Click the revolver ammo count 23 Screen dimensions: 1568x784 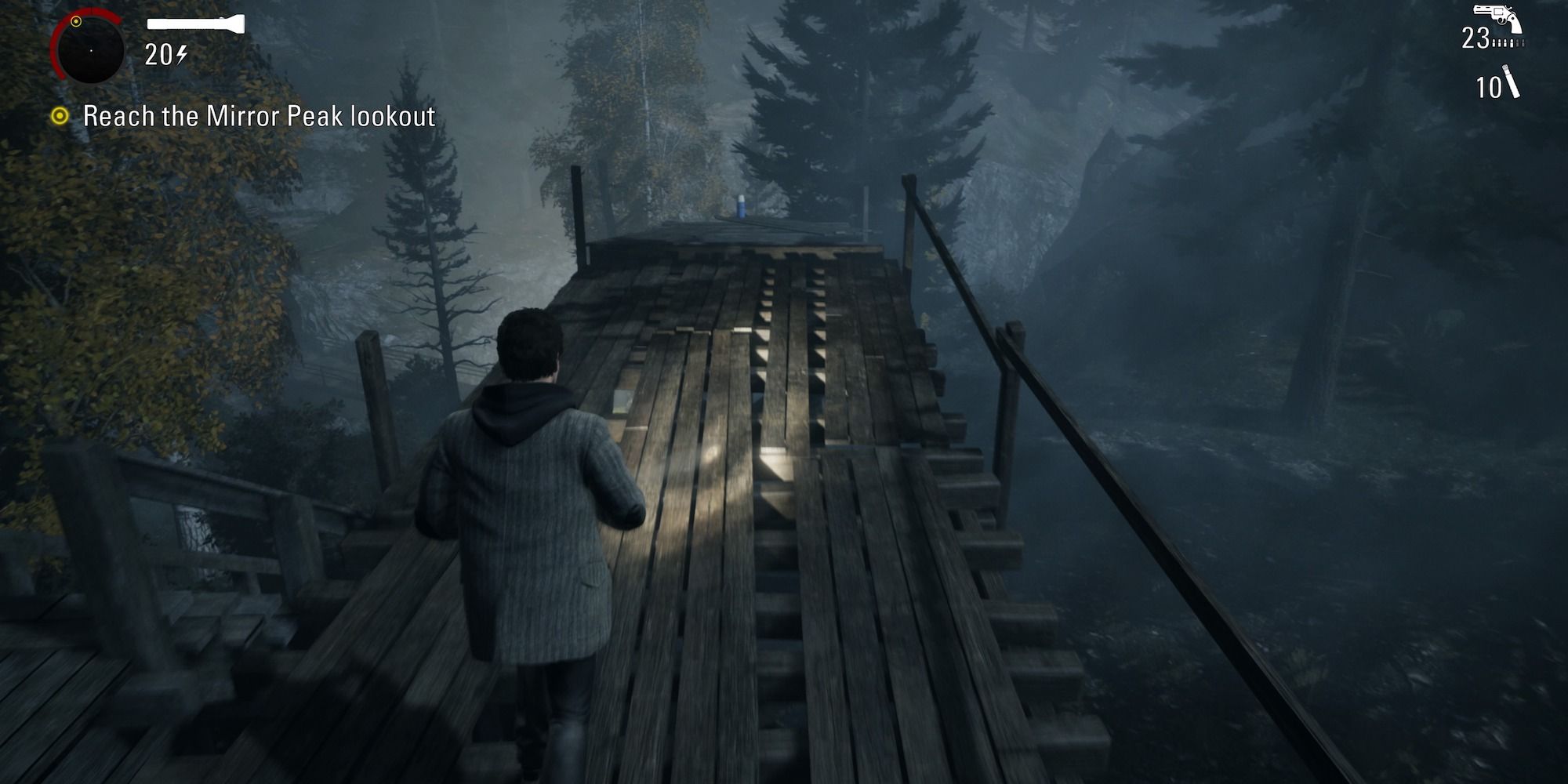point(1476,37)
